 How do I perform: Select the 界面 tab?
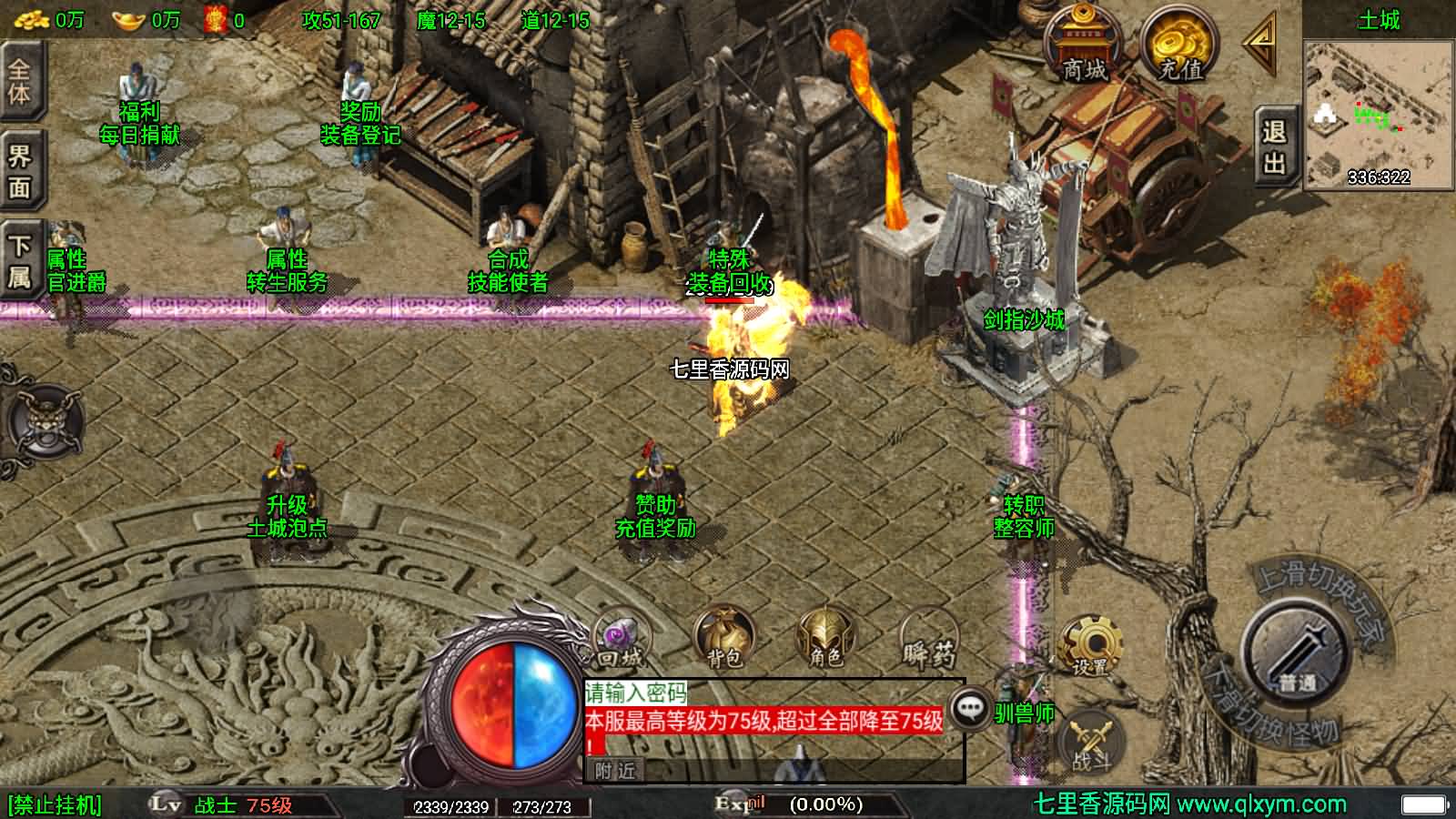point(19,171)
